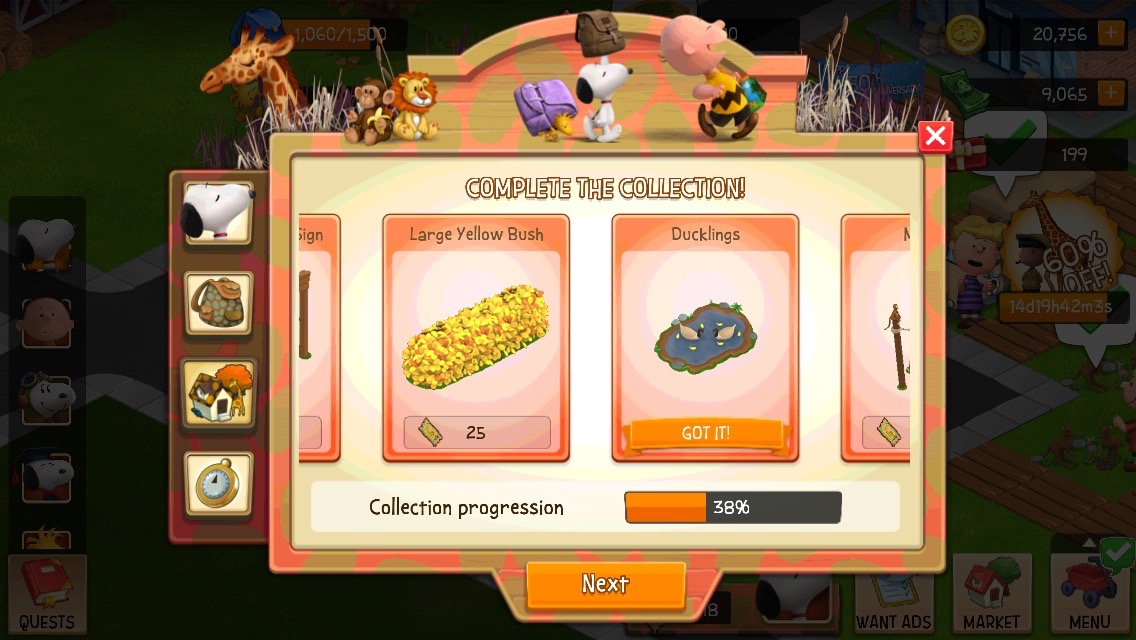The image size is (1136, 640).
Task: Switch to the pocket watch tab
Action: click(x=218, y=484)
